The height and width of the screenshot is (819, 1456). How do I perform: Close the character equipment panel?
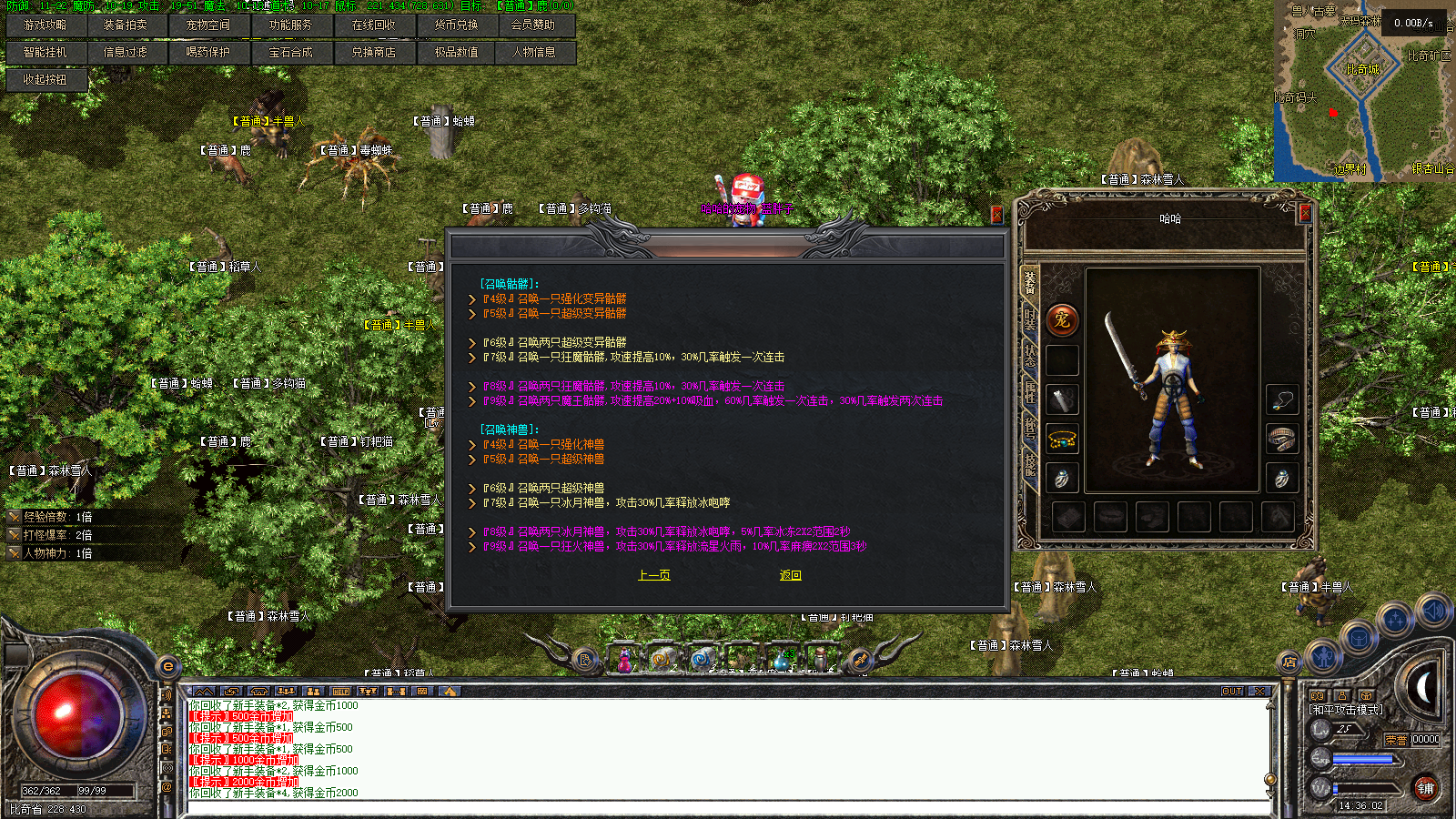1305,213
